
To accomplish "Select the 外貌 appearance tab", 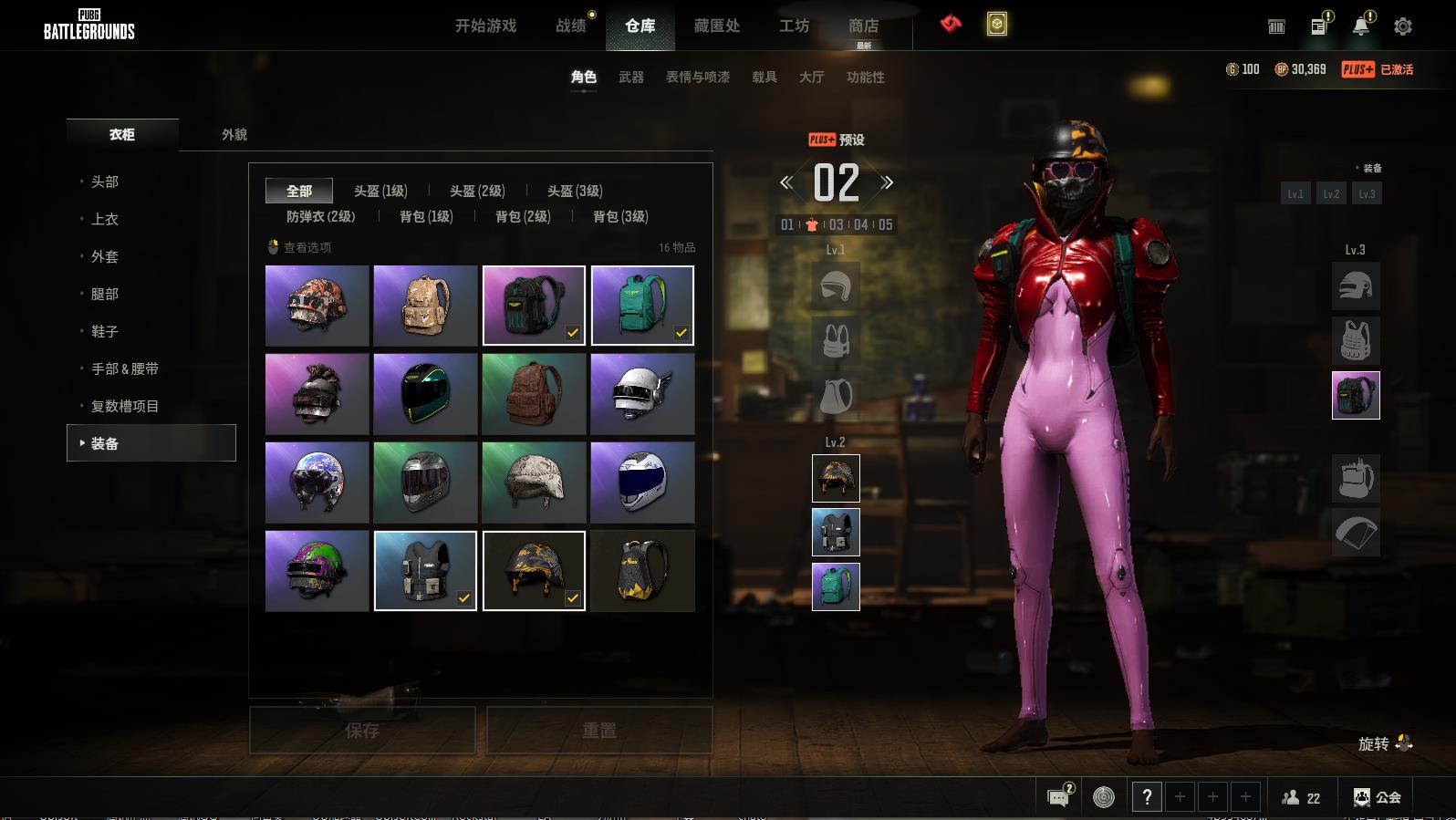I will (x=234, y=135).
